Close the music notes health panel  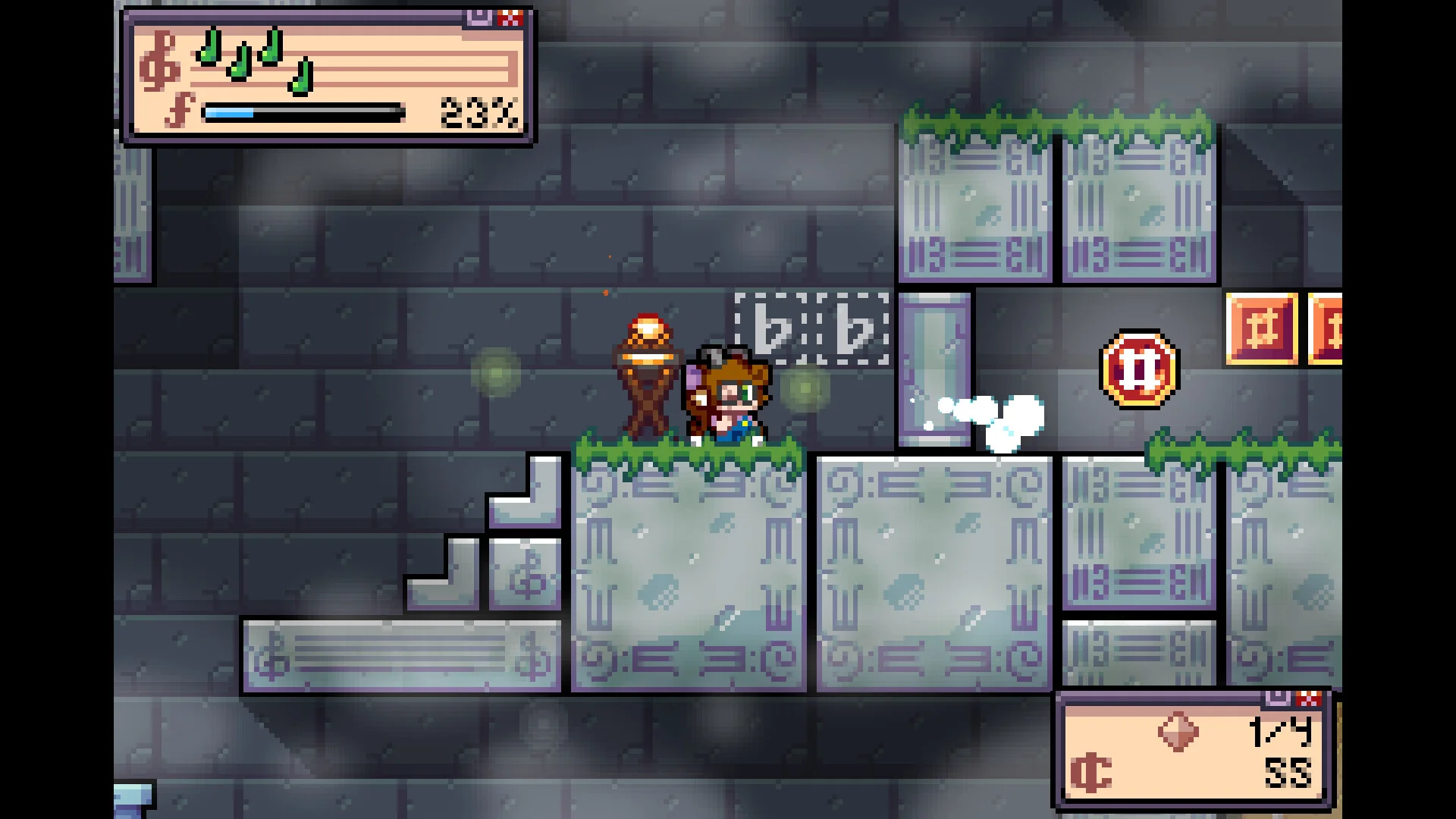511,18
